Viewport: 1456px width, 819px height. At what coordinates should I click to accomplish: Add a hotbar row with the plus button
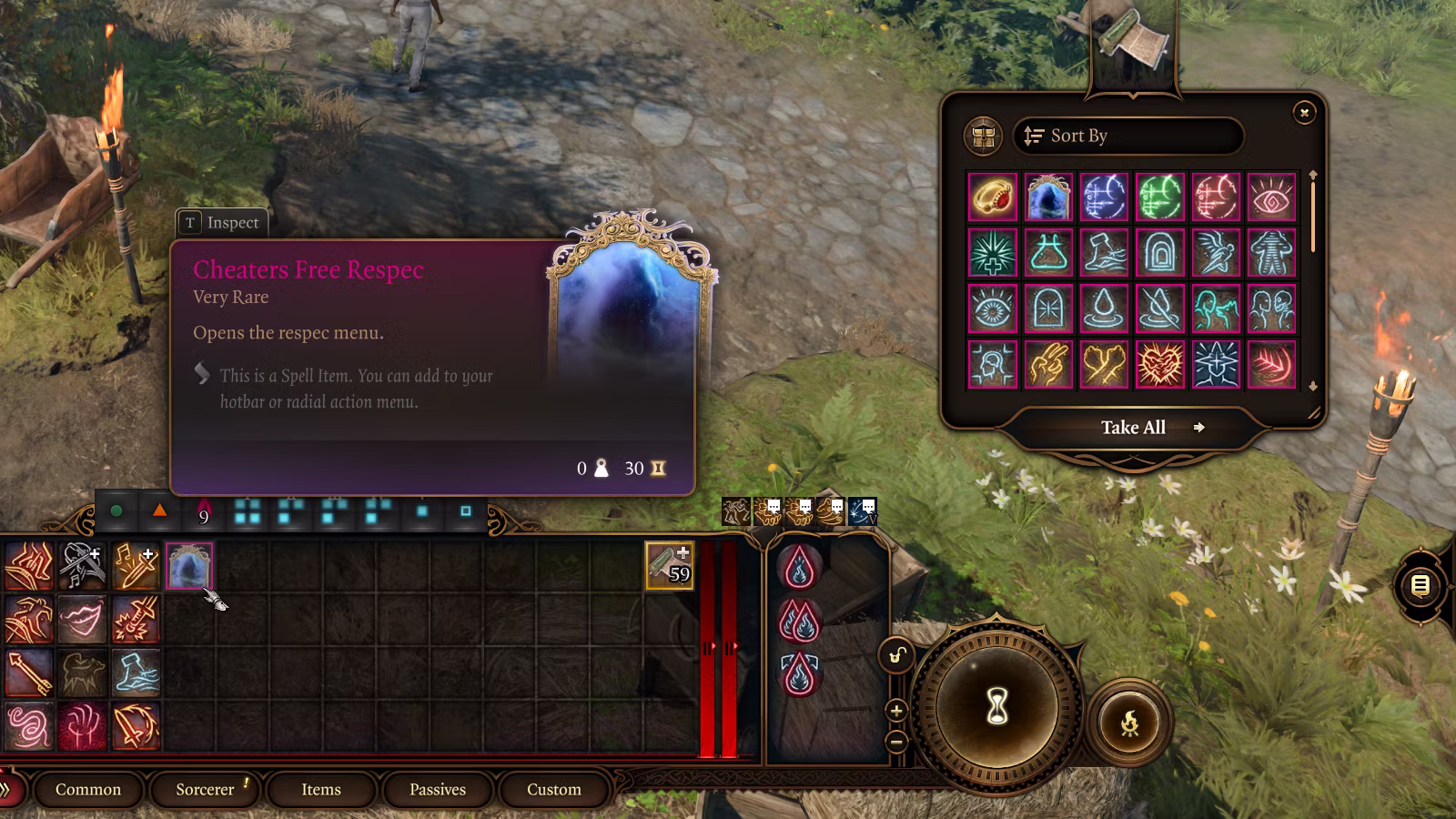tap(896, 711)
